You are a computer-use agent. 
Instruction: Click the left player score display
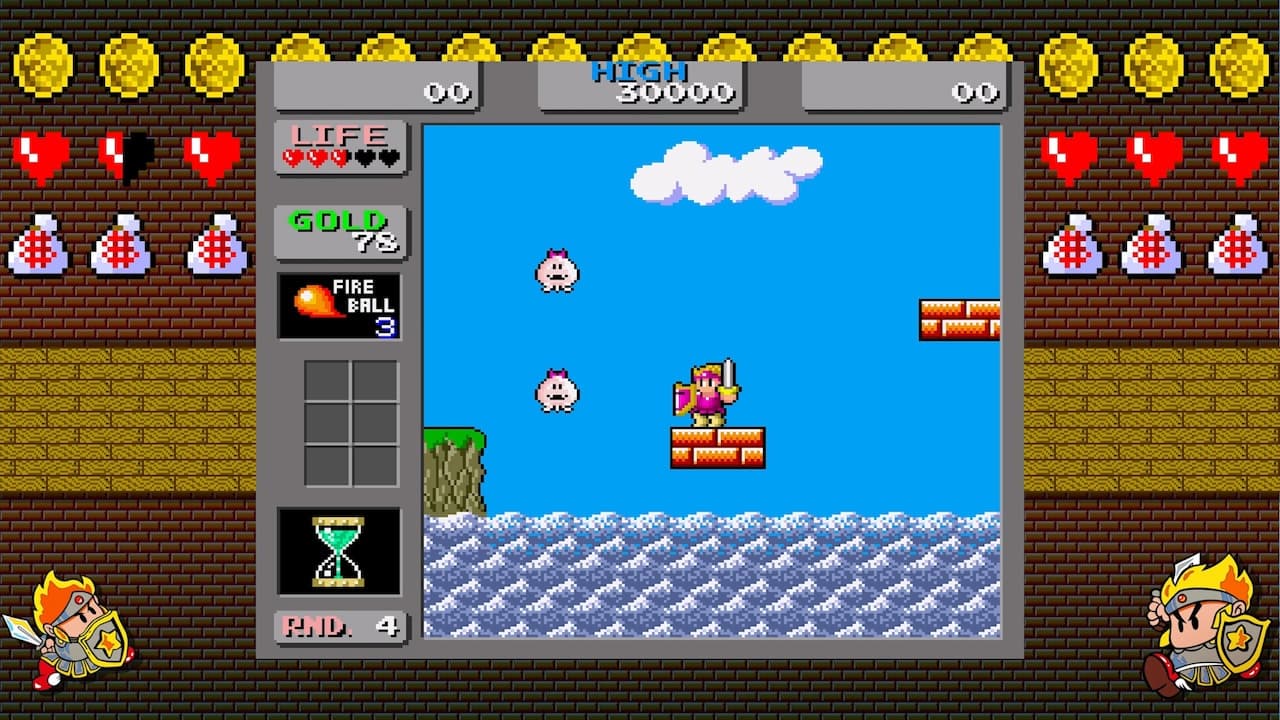(x=377, y=88)
